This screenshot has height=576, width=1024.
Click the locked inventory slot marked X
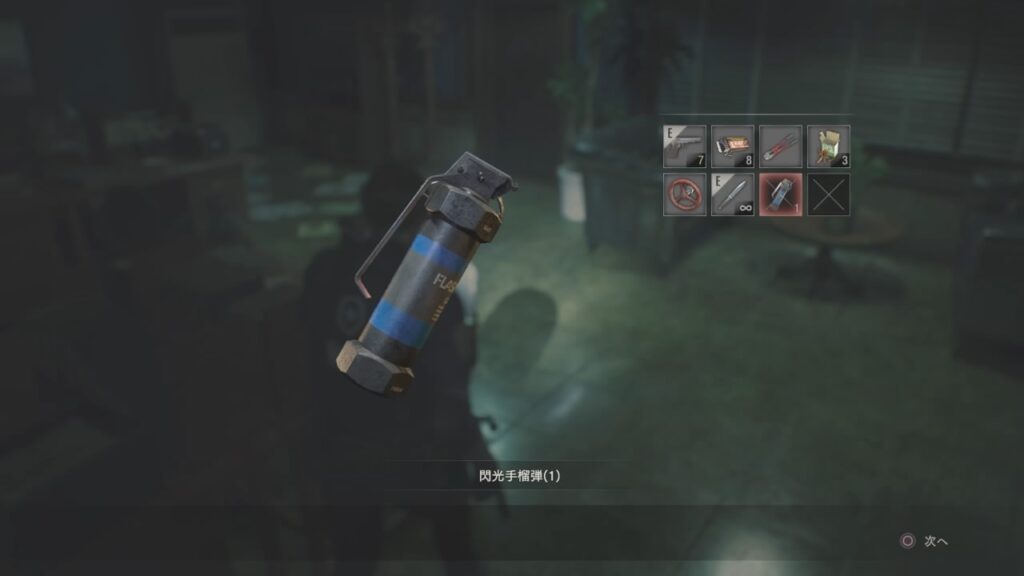pos(829,194)
